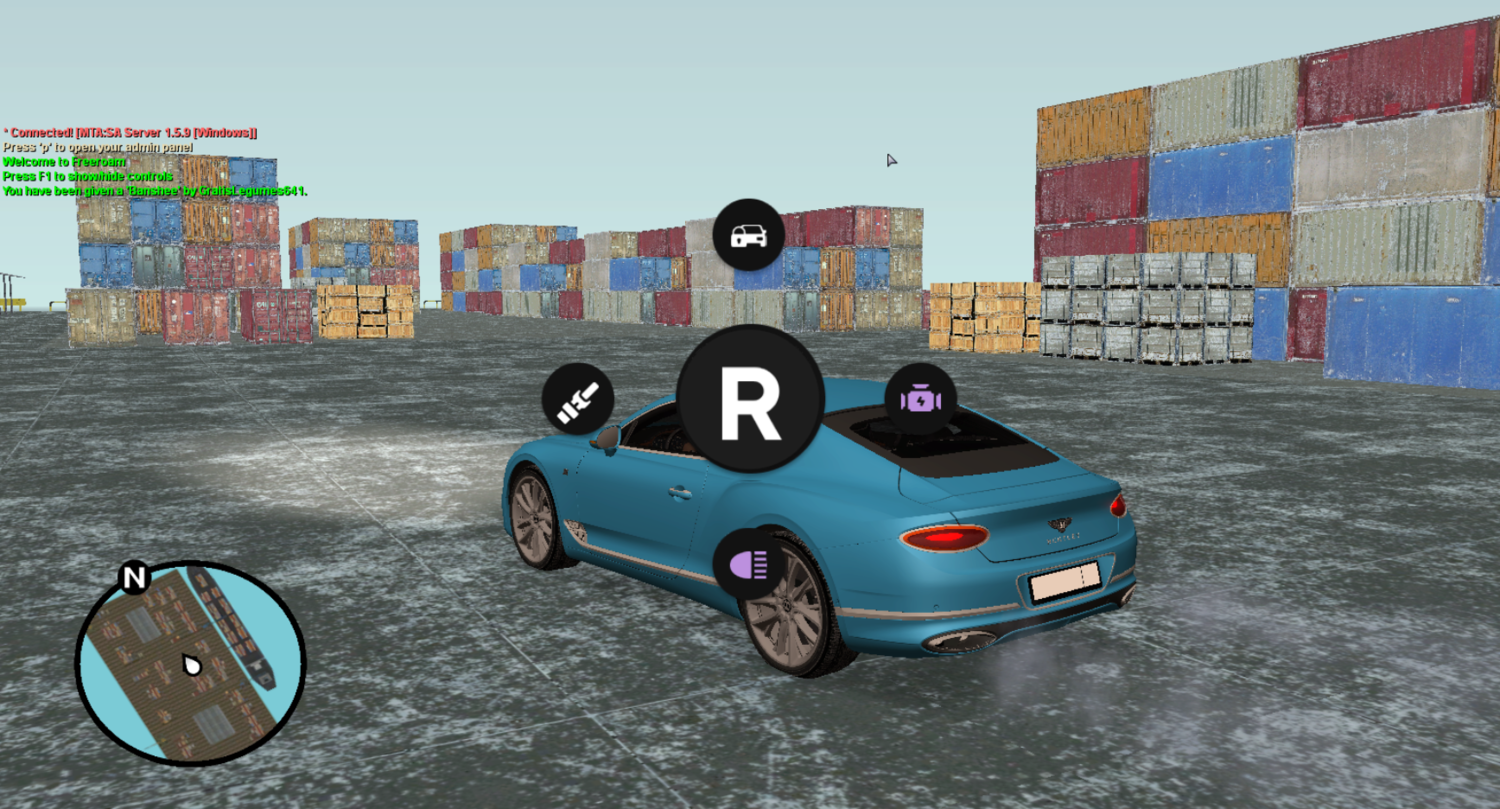Toggle the seatbelt icon
Viewport: 1500px width, 809px height.
[x=577, y=399]
